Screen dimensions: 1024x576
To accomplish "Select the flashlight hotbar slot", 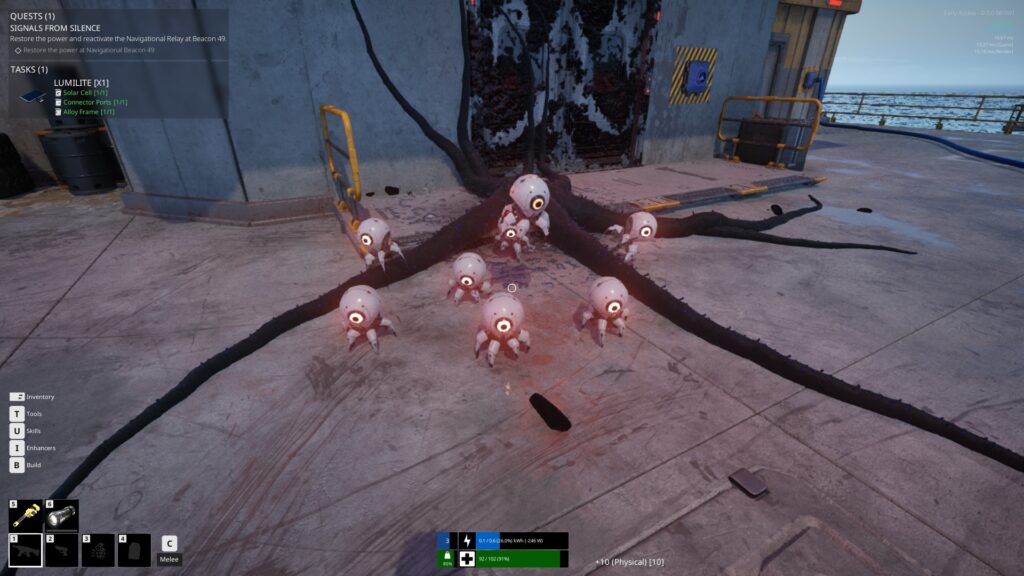I will [62, 515].
